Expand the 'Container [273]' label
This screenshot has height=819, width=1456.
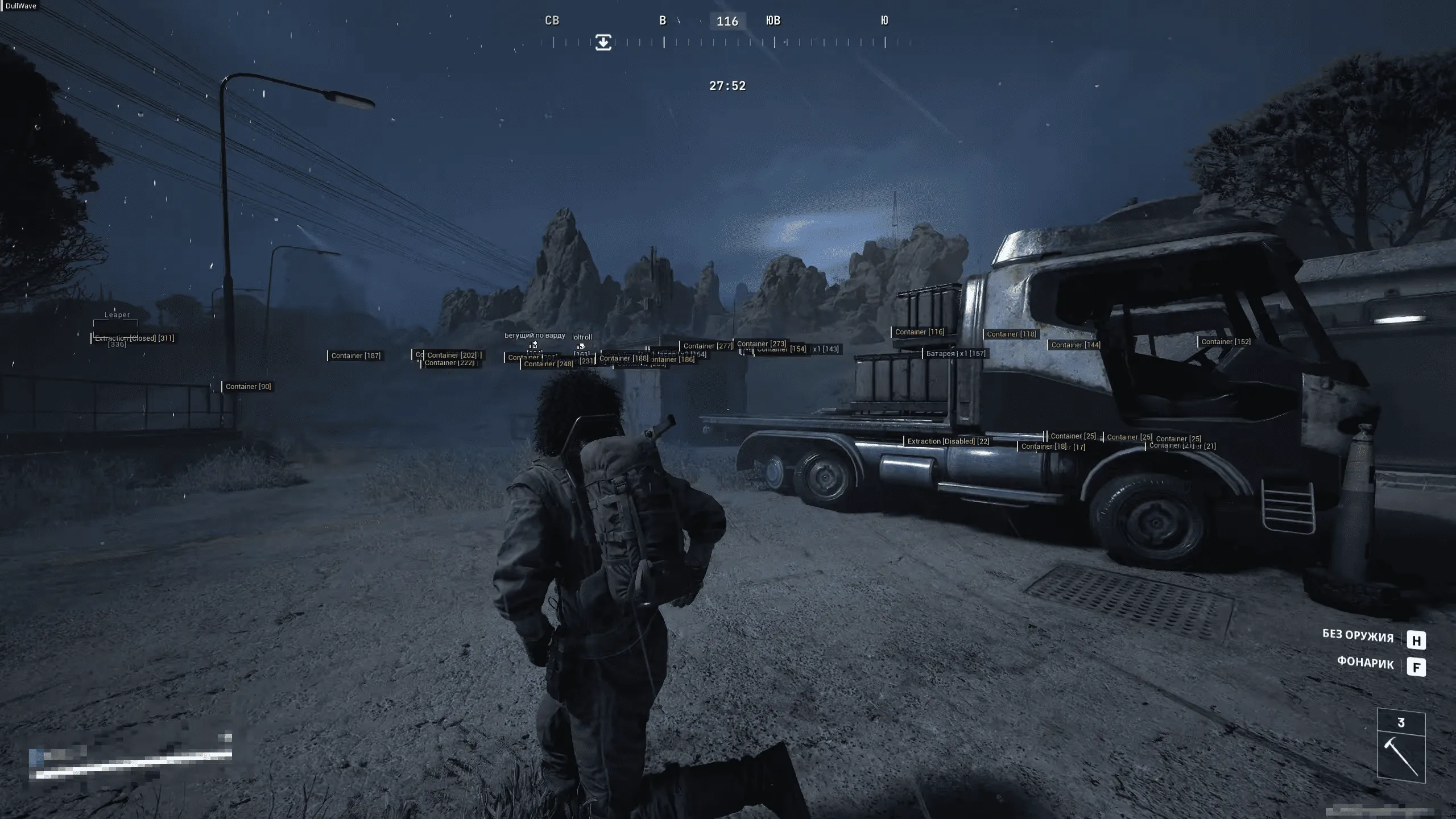click(761, 344)
